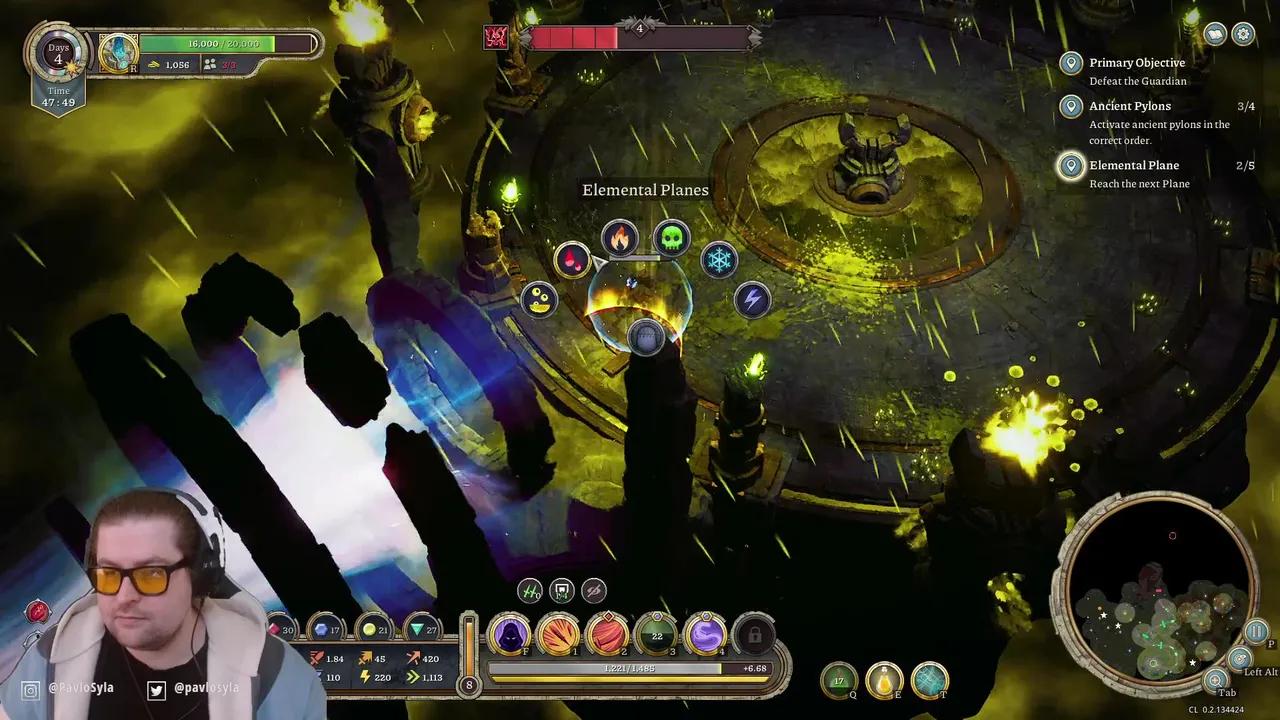The height and width of the screenshot is (720, 1280).
Task: Choose the green skull poison plane
Action: [671, 239]
